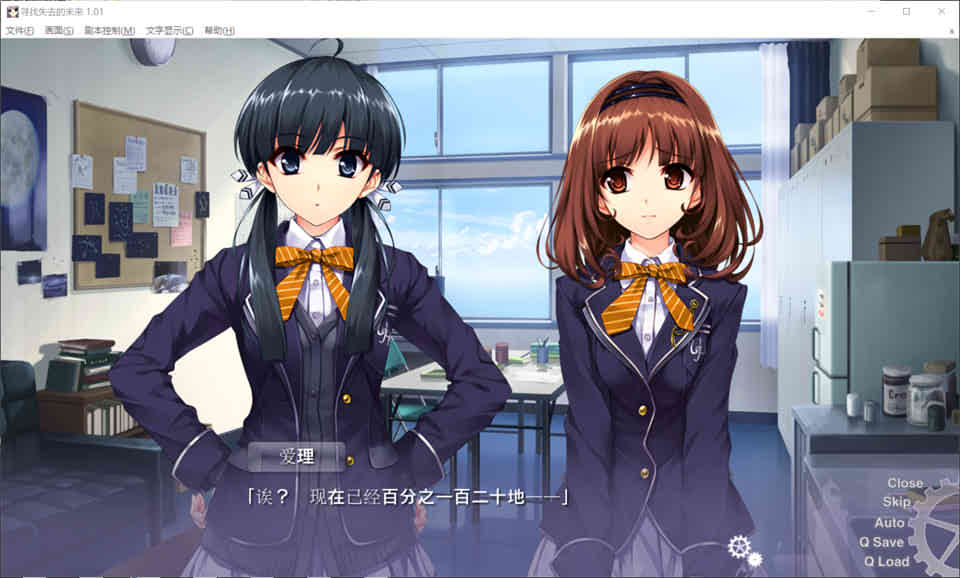Image resolution: width=960 pixels, height=578 pixels.
Task: Open the 帮助 (Help) menu
Action: point(219,31)
